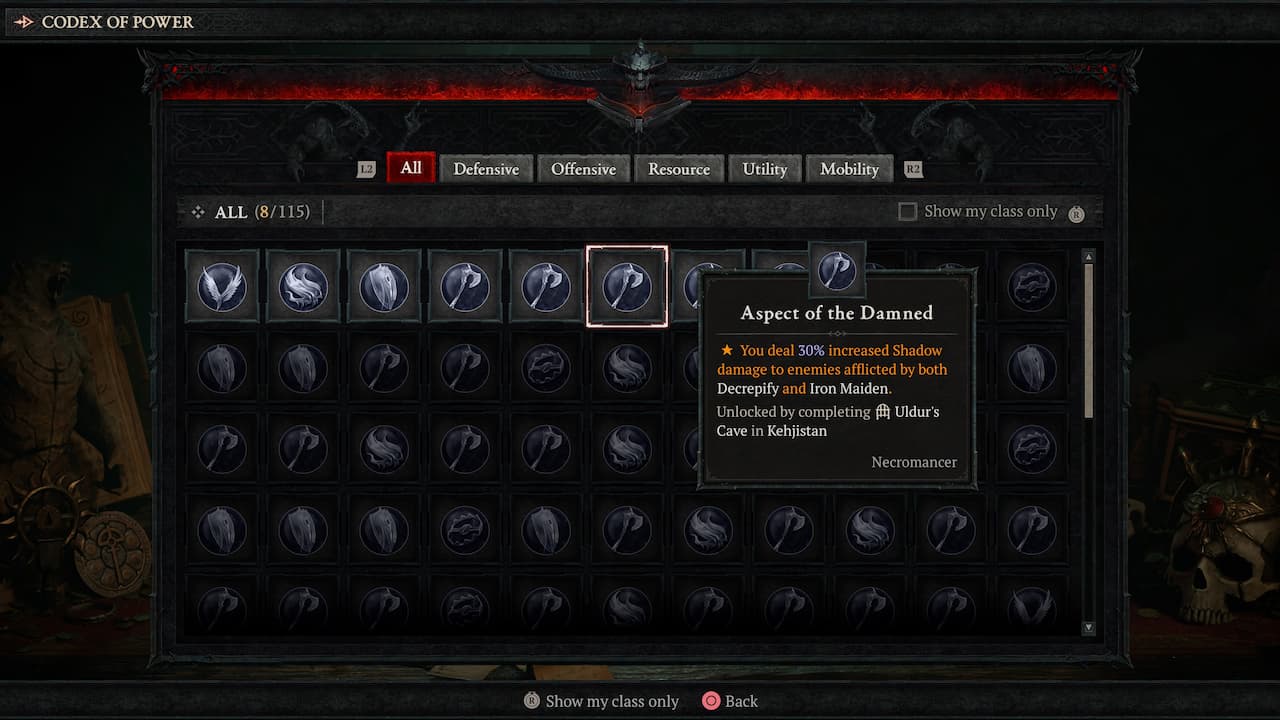Switch to the Utility tab

coord(765,169)
